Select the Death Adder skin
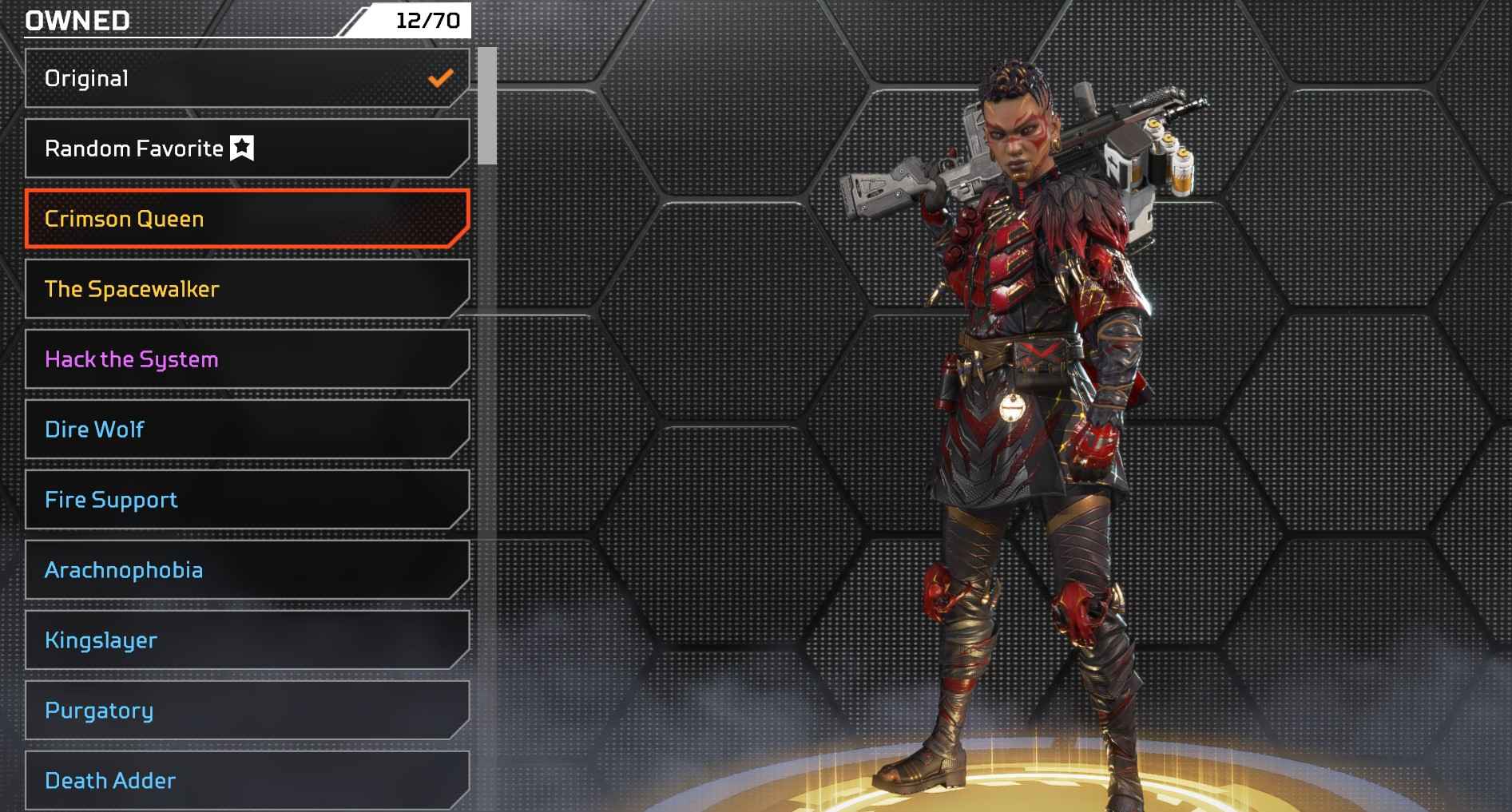 point(246,780)
